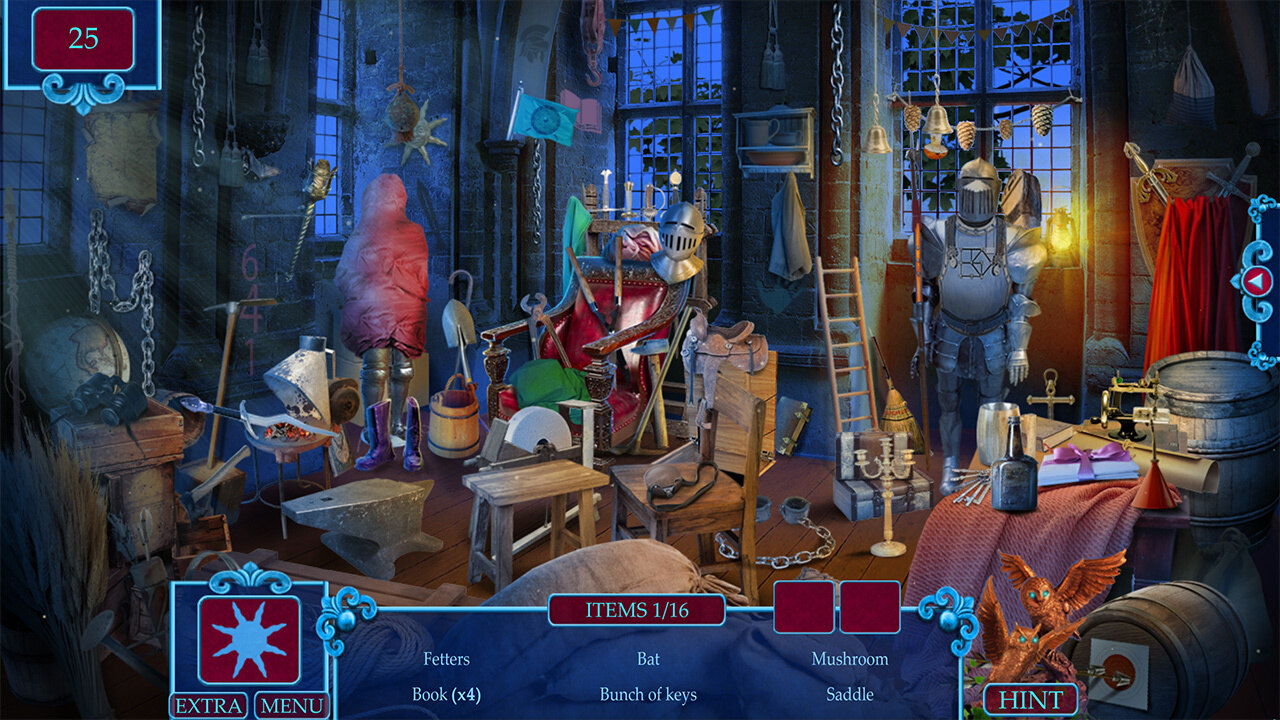Screen dimensions: 1280x720
Task: Open the MENU button
Action: click(x=292, y=706)
